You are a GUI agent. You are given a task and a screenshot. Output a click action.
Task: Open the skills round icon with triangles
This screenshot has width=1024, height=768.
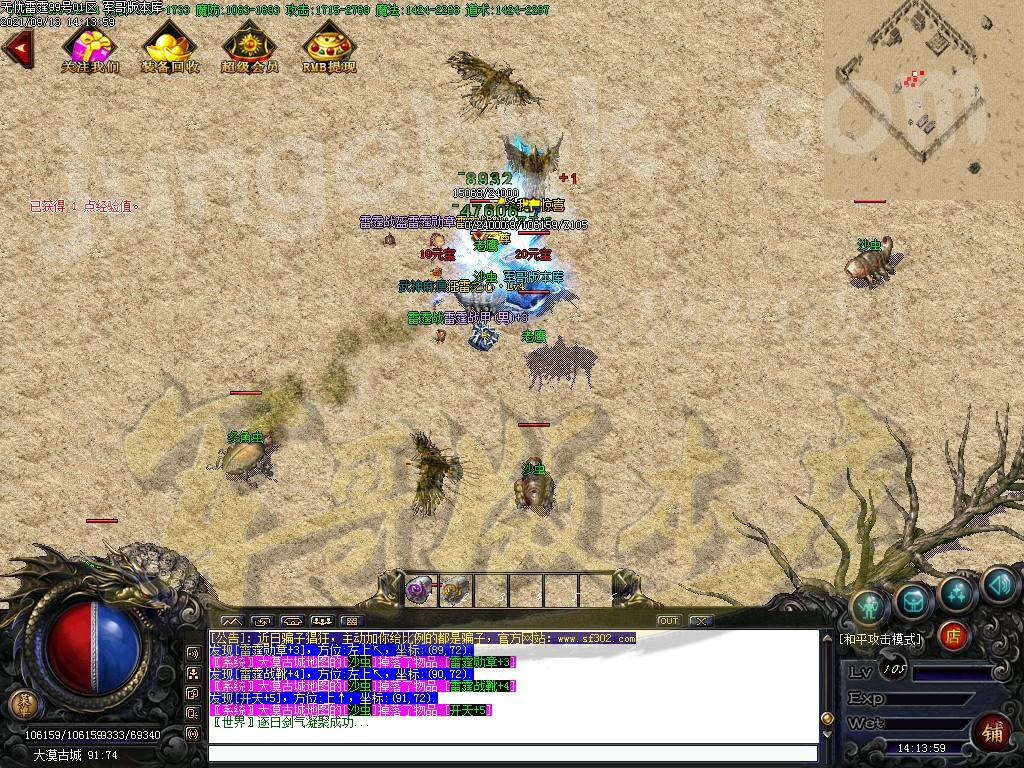[958, 592]
